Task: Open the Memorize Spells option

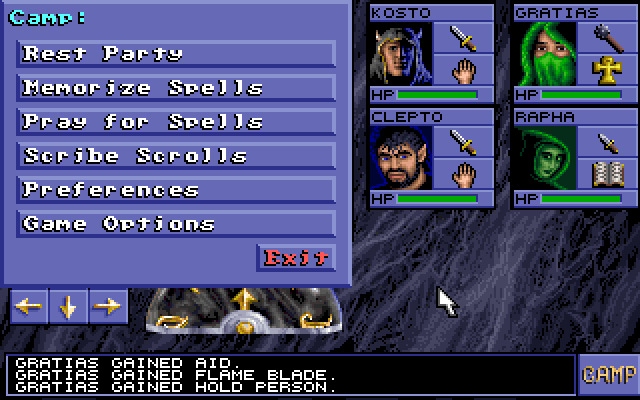Action: 176,88
